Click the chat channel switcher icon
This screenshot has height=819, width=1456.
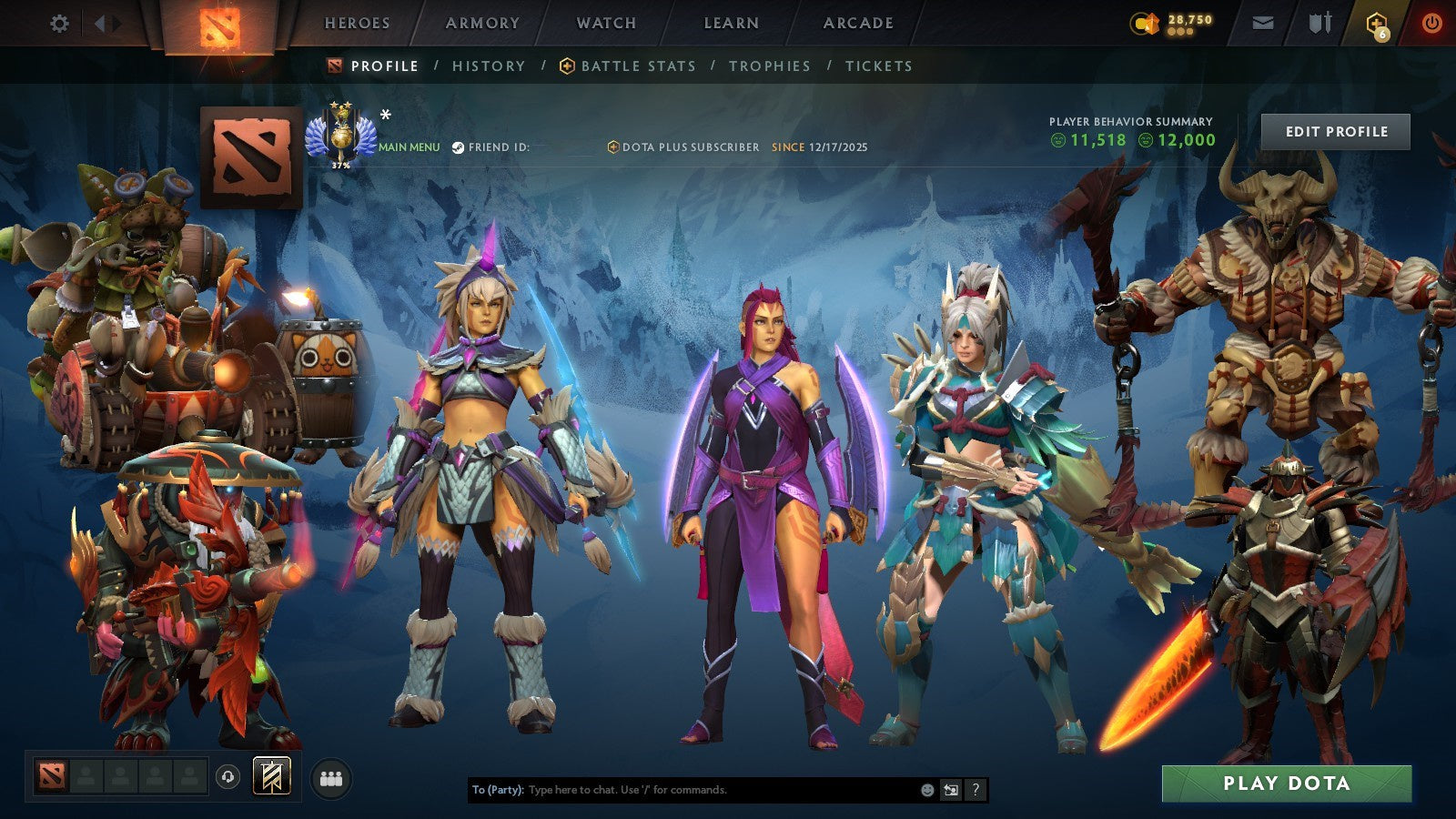(952, 791)
